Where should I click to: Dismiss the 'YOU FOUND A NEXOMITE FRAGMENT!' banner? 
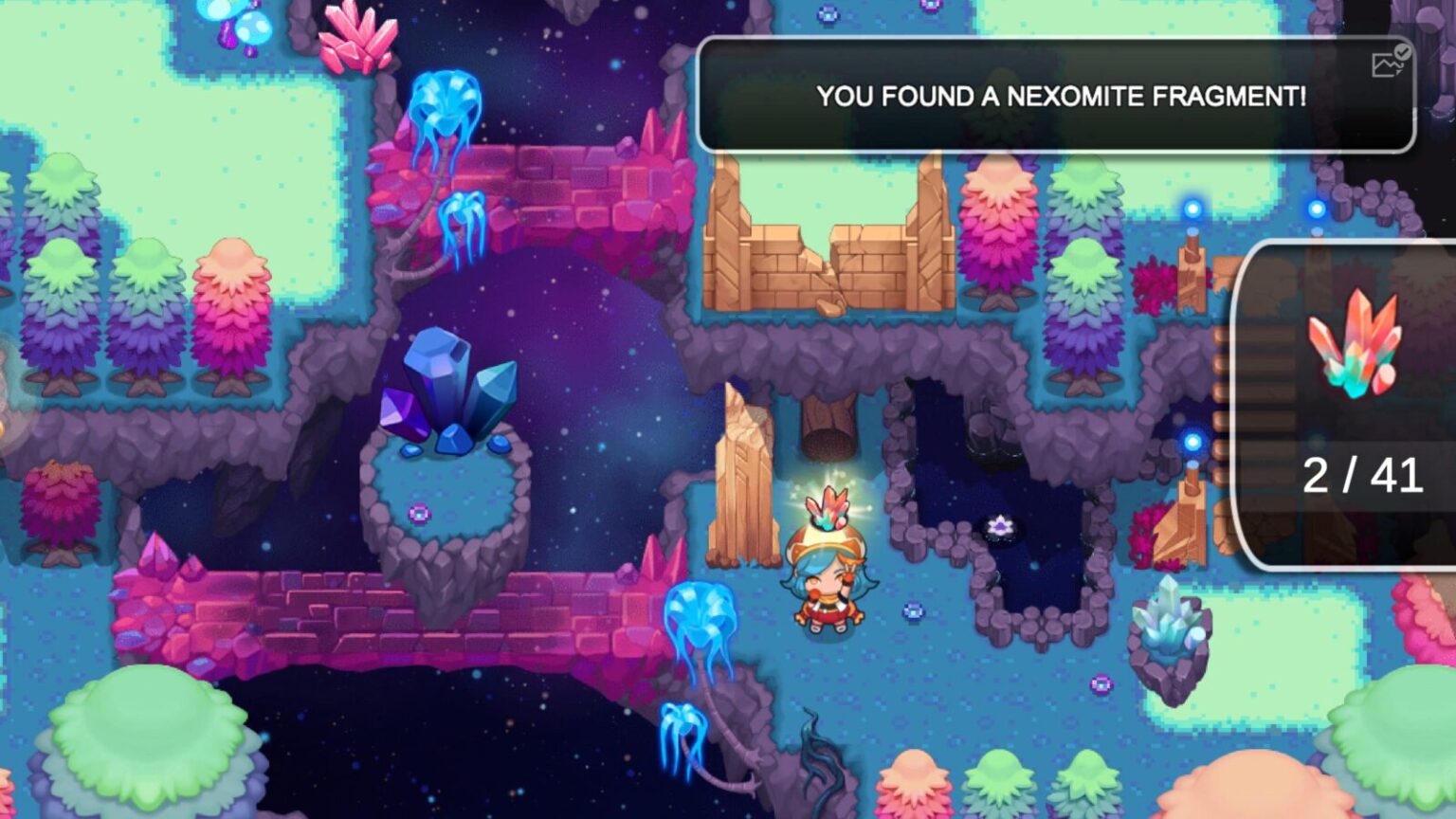pos(1062,95)
